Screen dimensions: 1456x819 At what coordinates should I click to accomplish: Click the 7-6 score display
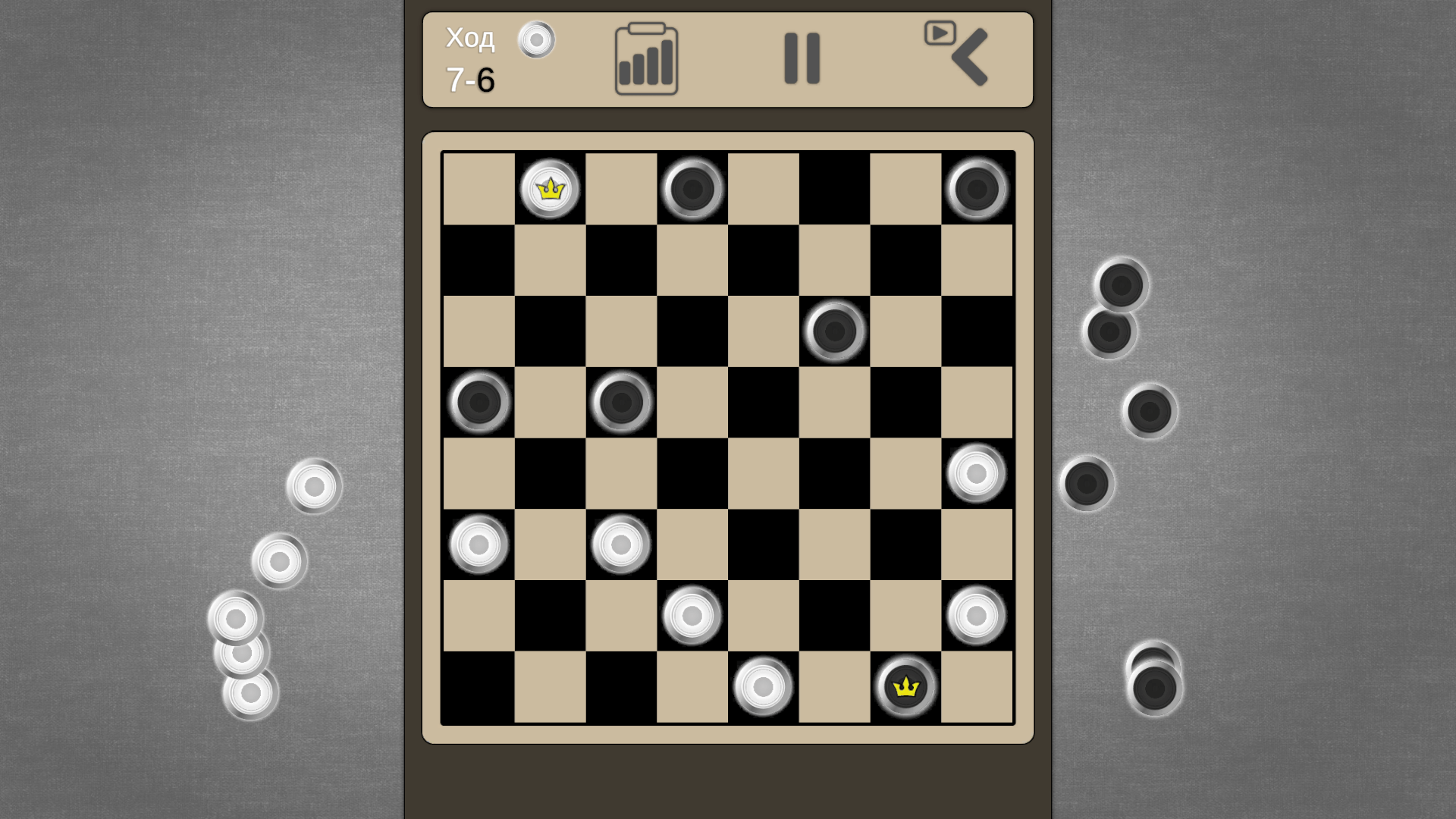tap(469, 79)
